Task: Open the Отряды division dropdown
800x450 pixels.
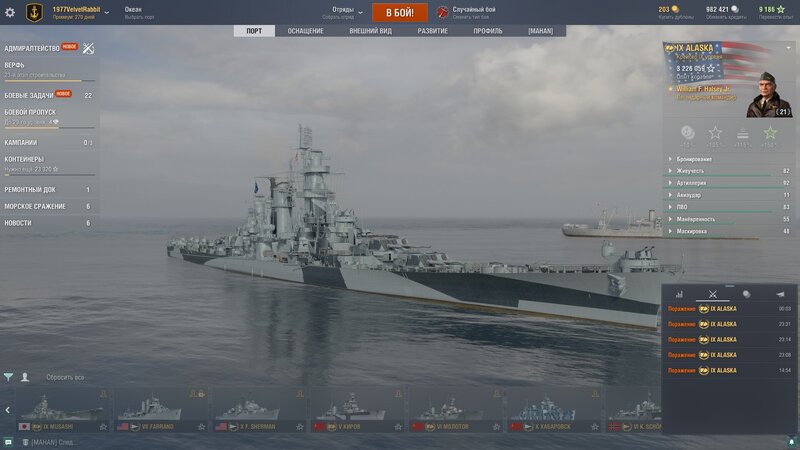Action: [x=345, y=12]
